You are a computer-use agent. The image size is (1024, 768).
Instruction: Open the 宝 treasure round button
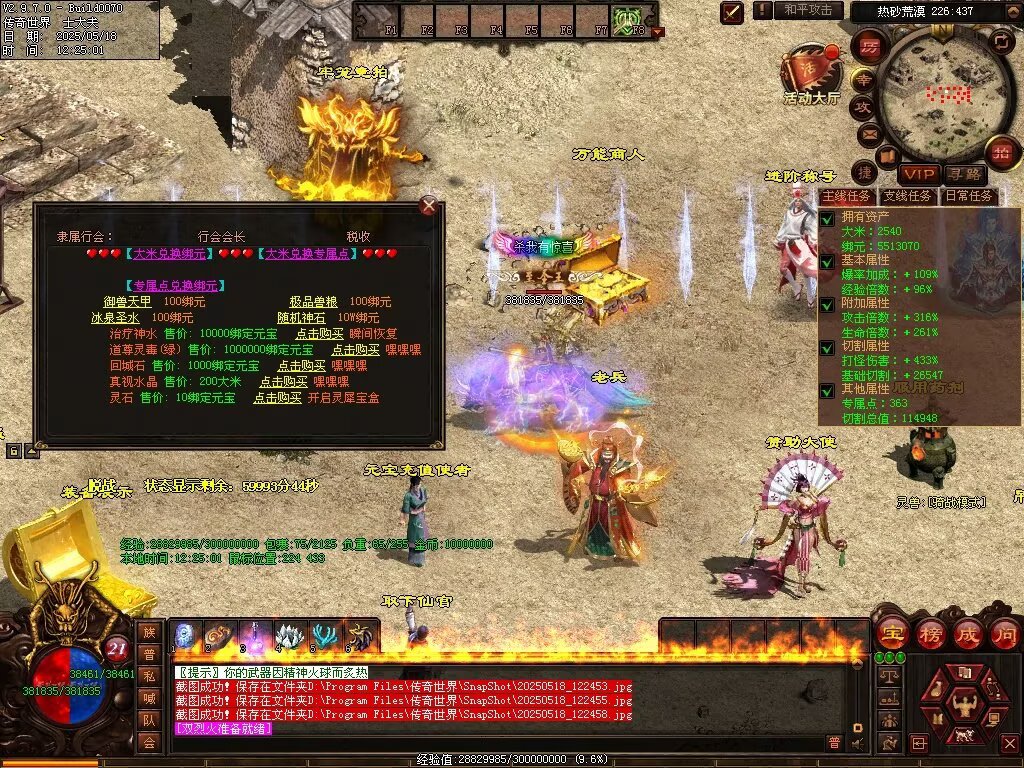coord(892,633)
